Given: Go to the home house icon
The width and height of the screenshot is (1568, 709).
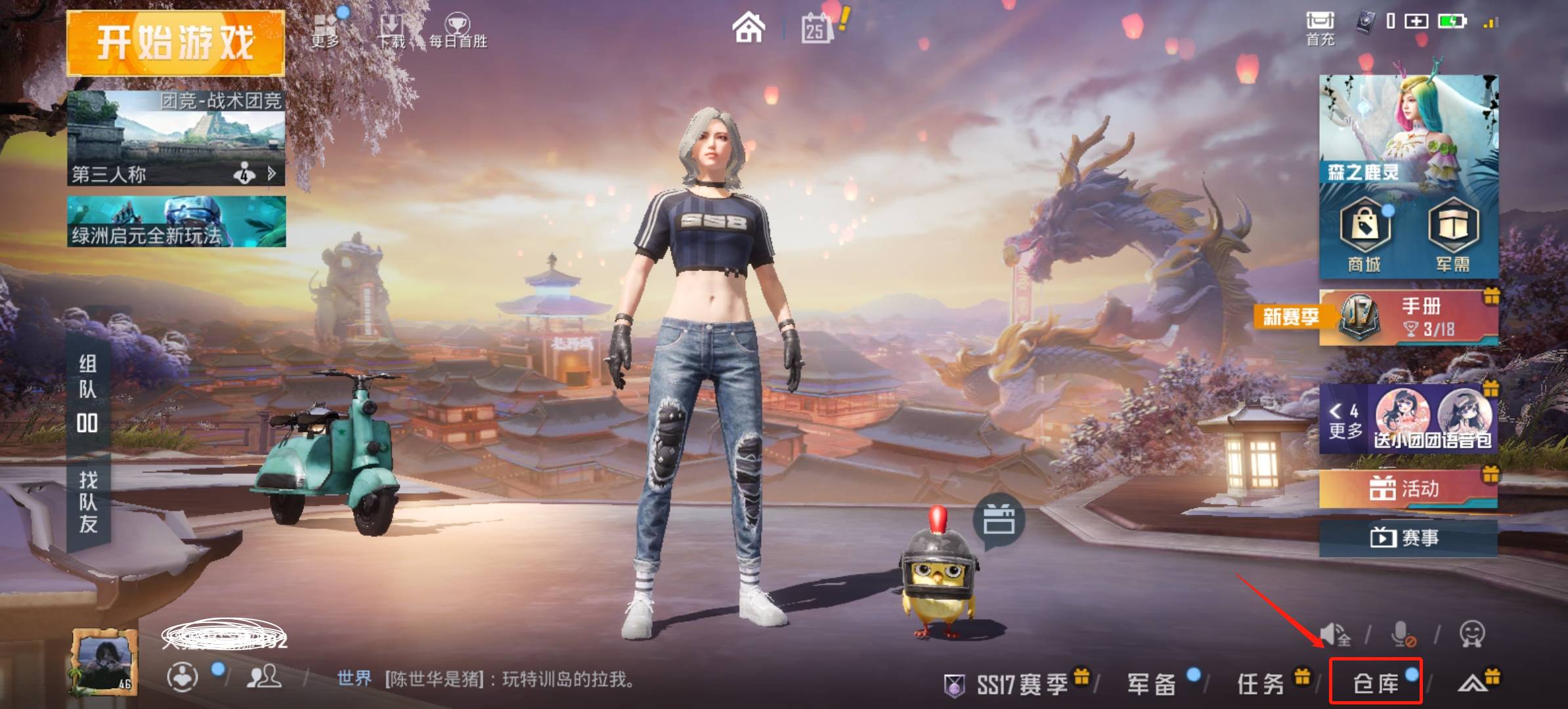Looking at the screenshot, I should (x=749, y=29).
